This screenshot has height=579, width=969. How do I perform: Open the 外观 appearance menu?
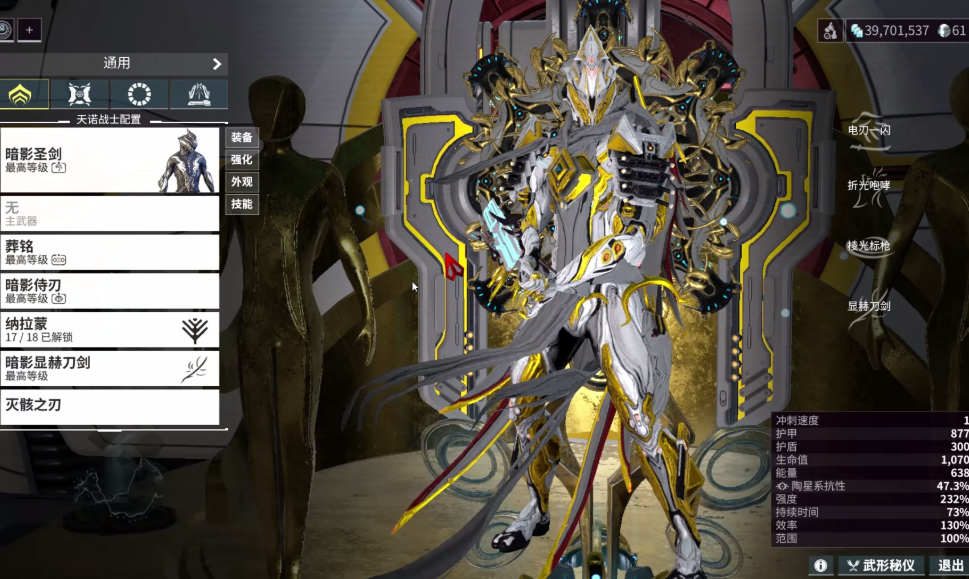242,182
